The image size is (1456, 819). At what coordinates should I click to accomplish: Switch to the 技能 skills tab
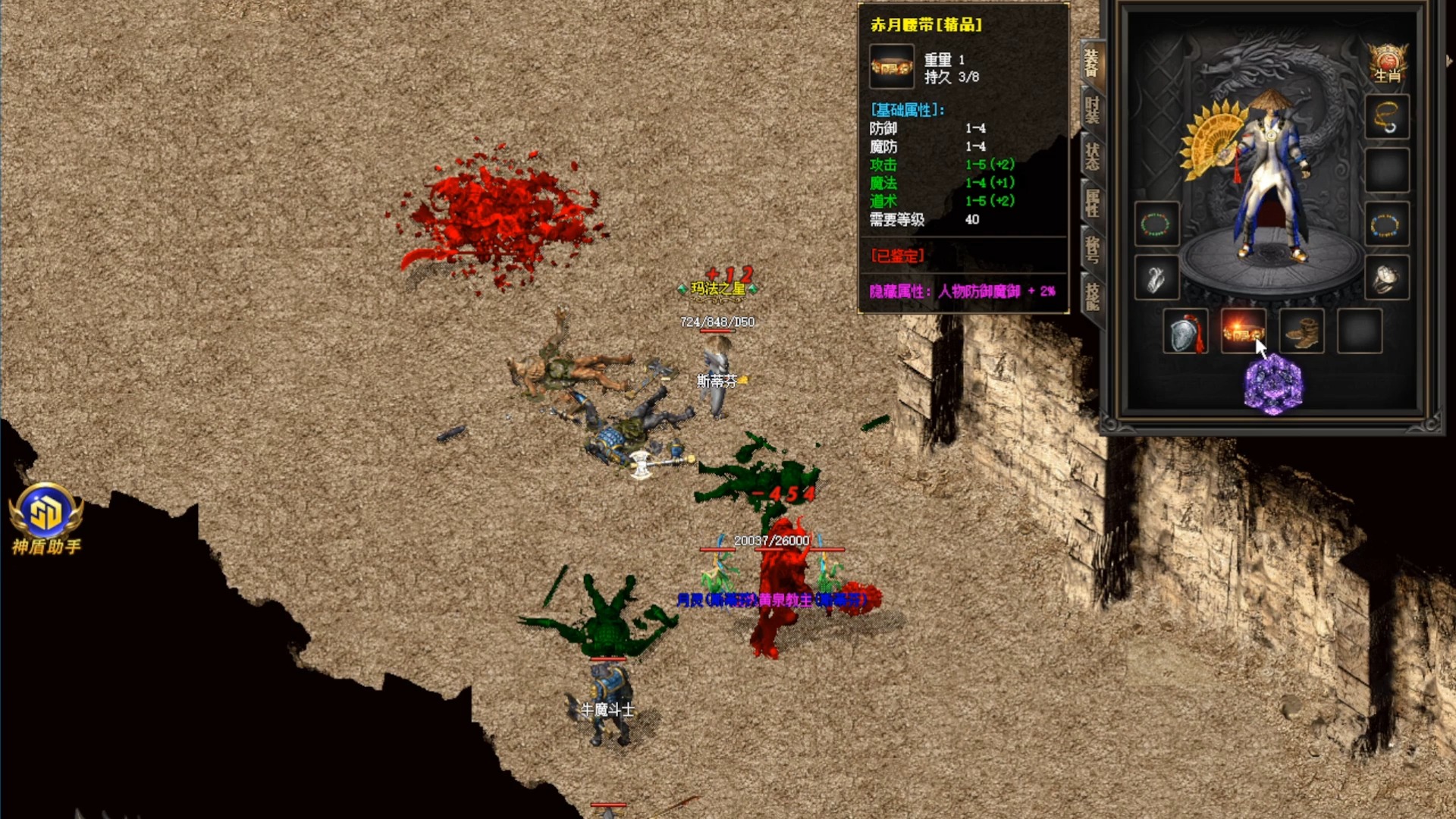point(1092,296)
